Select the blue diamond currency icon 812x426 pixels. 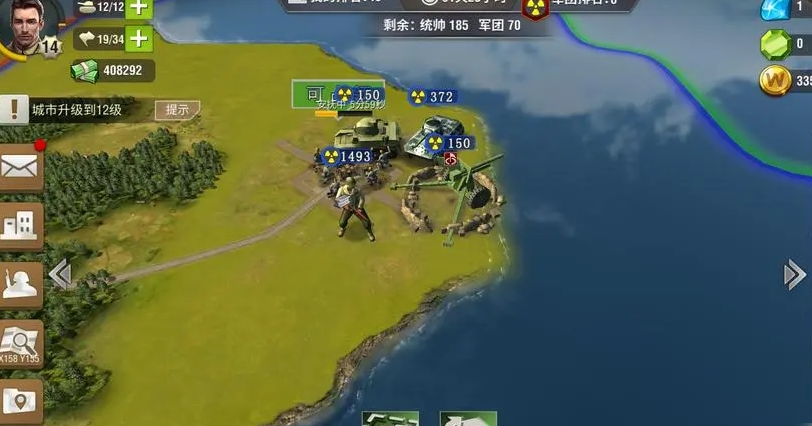[775, 8]
